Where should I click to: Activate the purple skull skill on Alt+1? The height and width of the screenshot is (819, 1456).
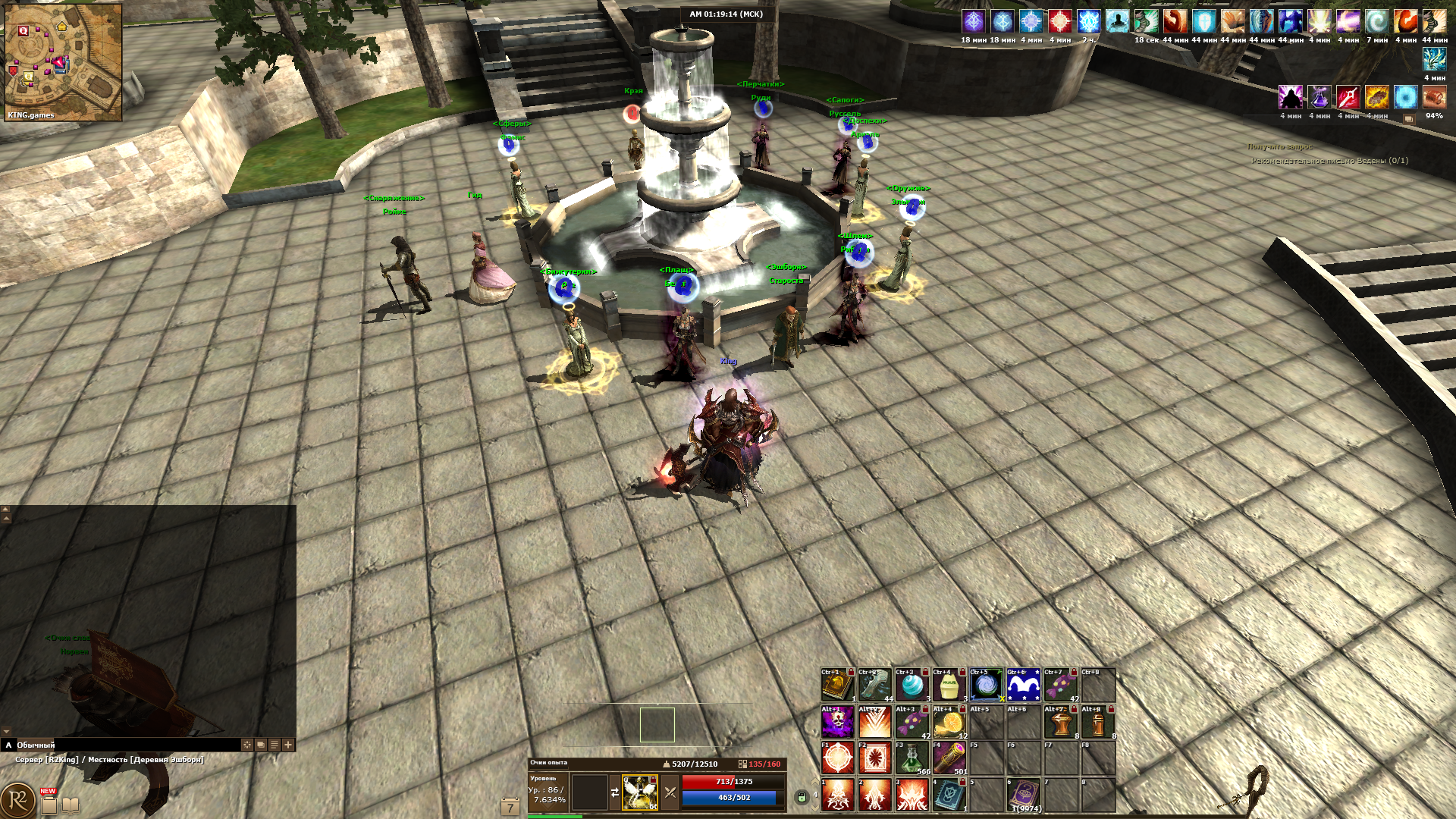pos(837,722)
